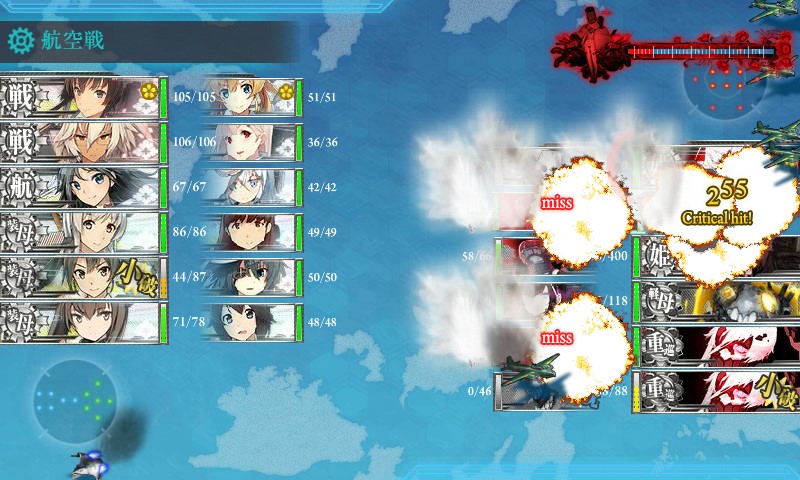The image size is (800, 480).
Task: Click the friendly formation radar display
Action: 75,400
